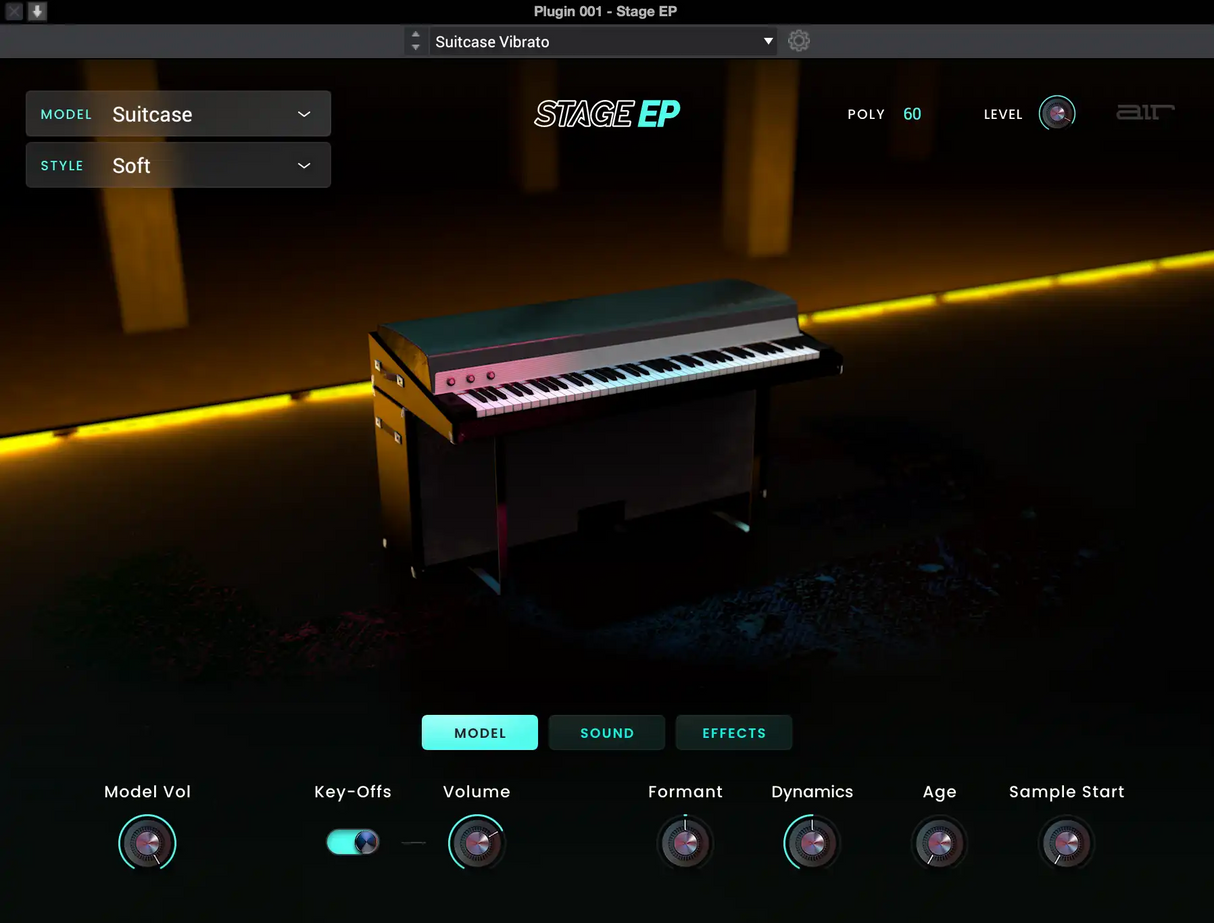Step through presets with the arrow stepper

click(x=416, y=41)
